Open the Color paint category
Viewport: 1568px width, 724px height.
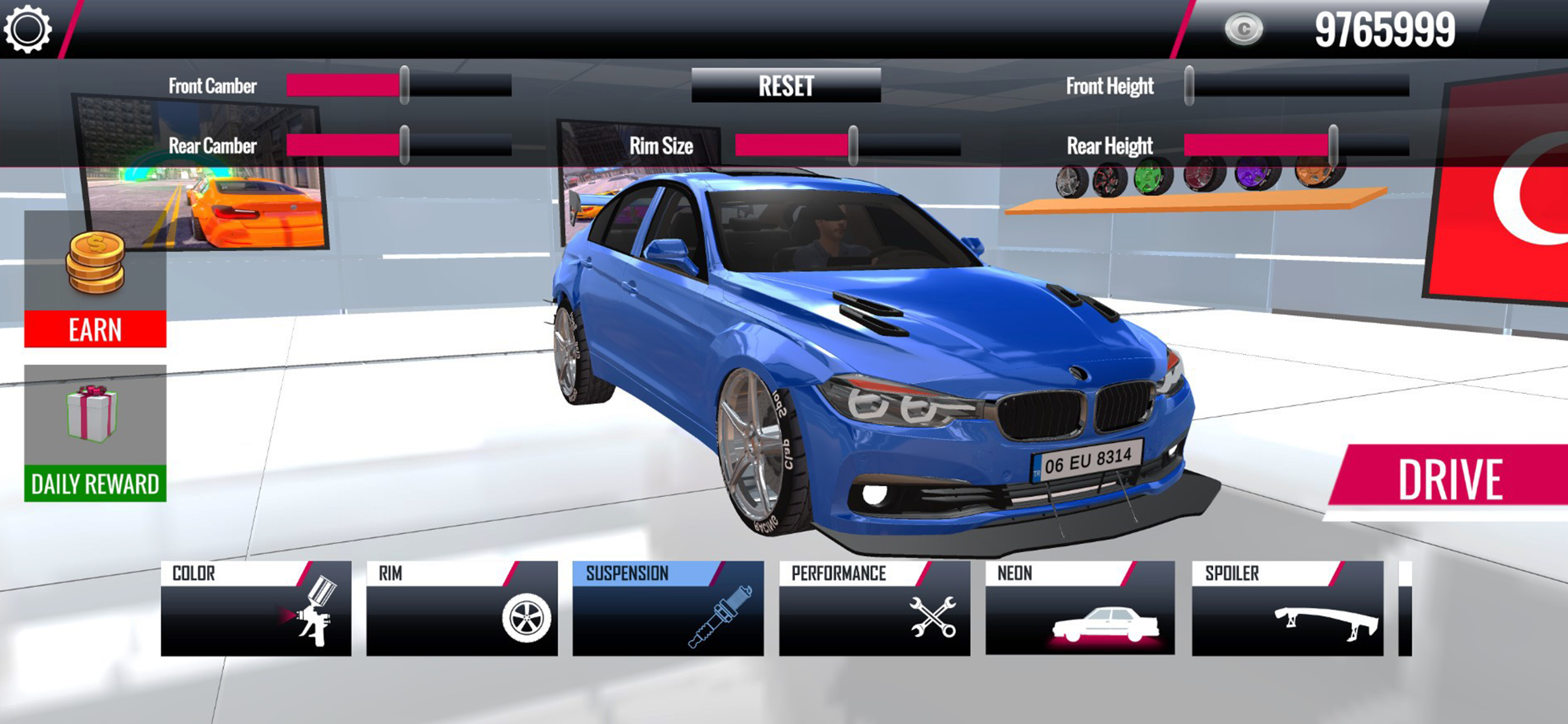(256, 609)
